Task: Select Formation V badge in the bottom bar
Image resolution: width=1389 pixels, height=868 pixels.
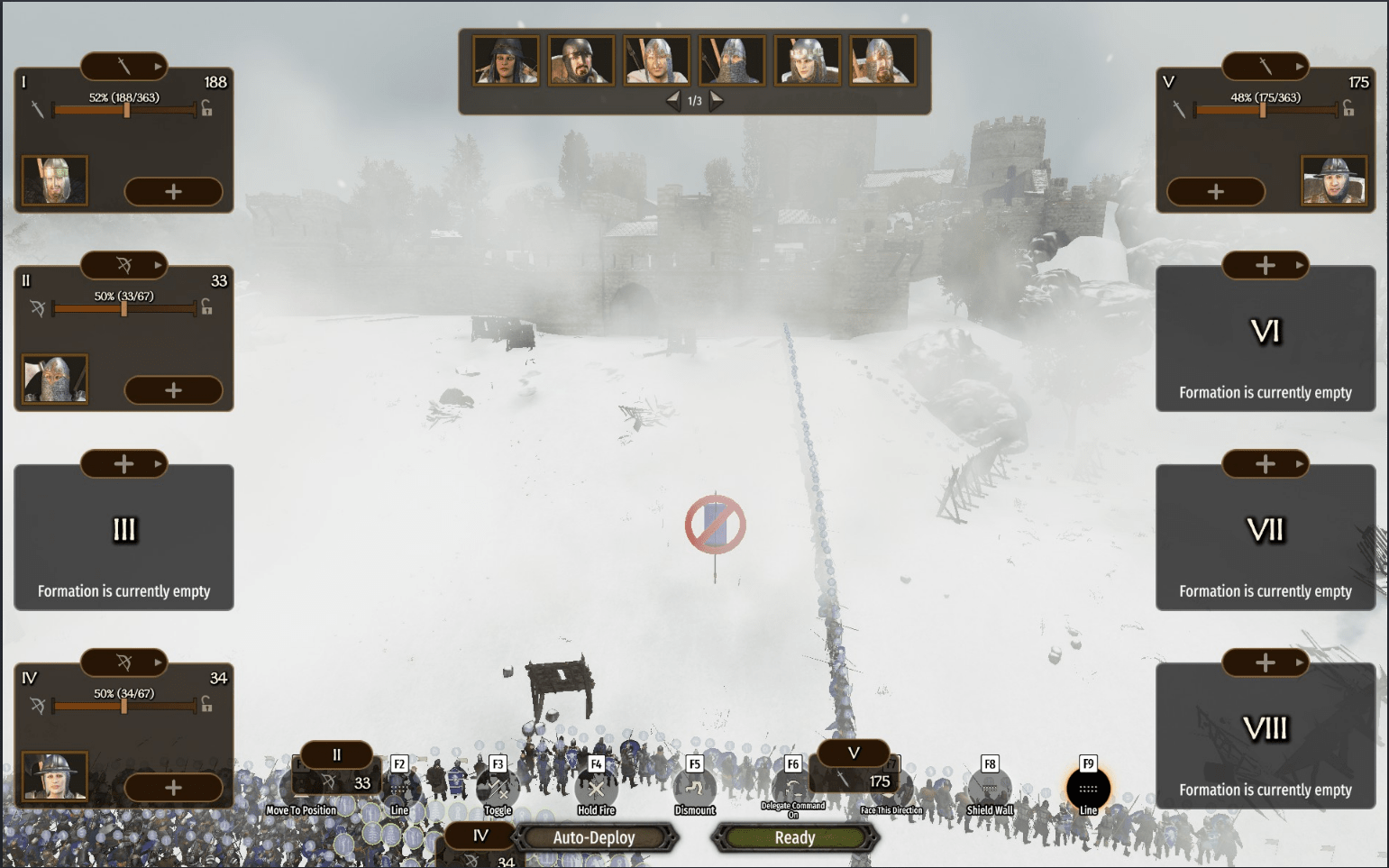Action: point(852,754)
